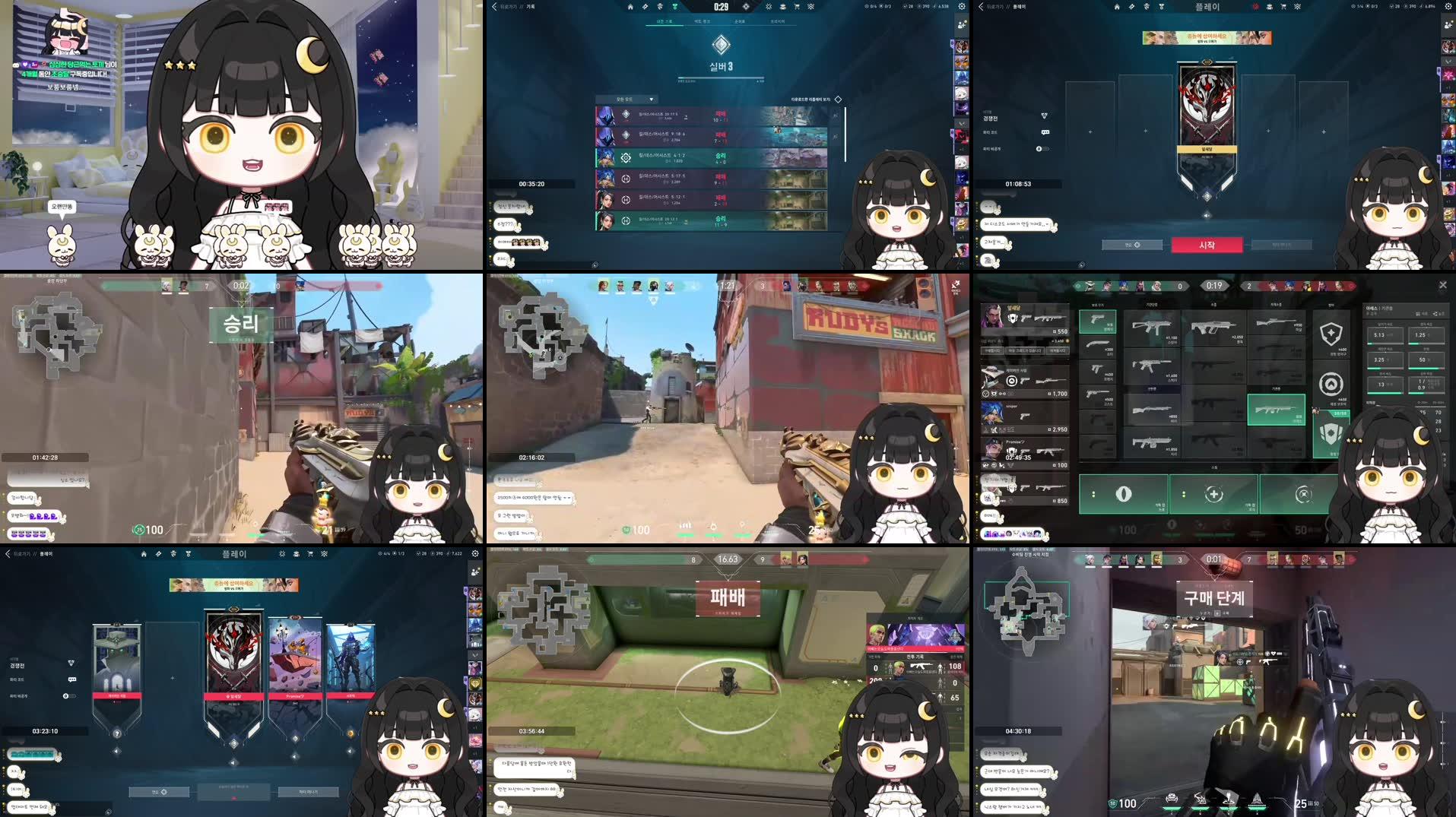Open the Store cart icon in the top navigation
This screenshot has height=817, width=1456.
click(798, 7)
